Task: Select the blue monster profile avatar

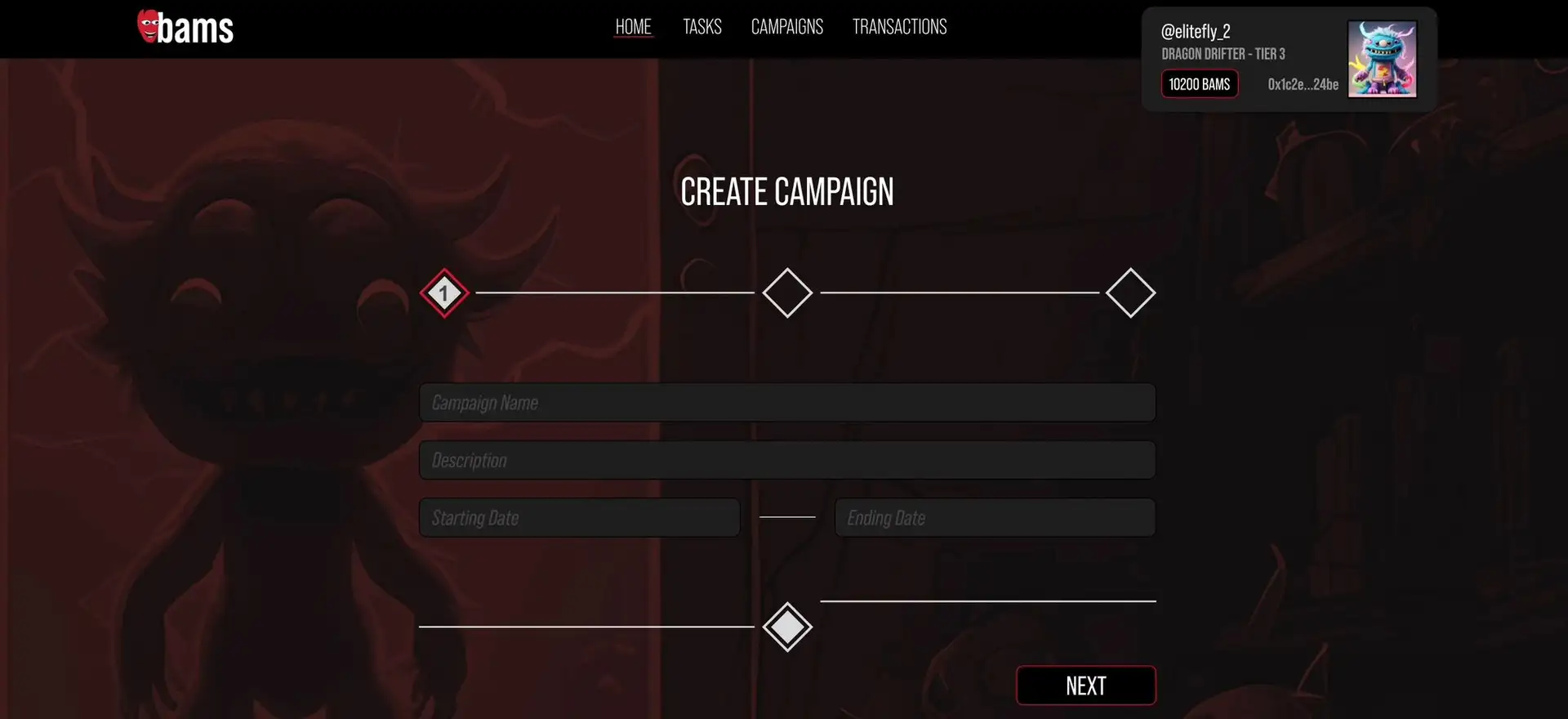Action: click(1382, 60)
